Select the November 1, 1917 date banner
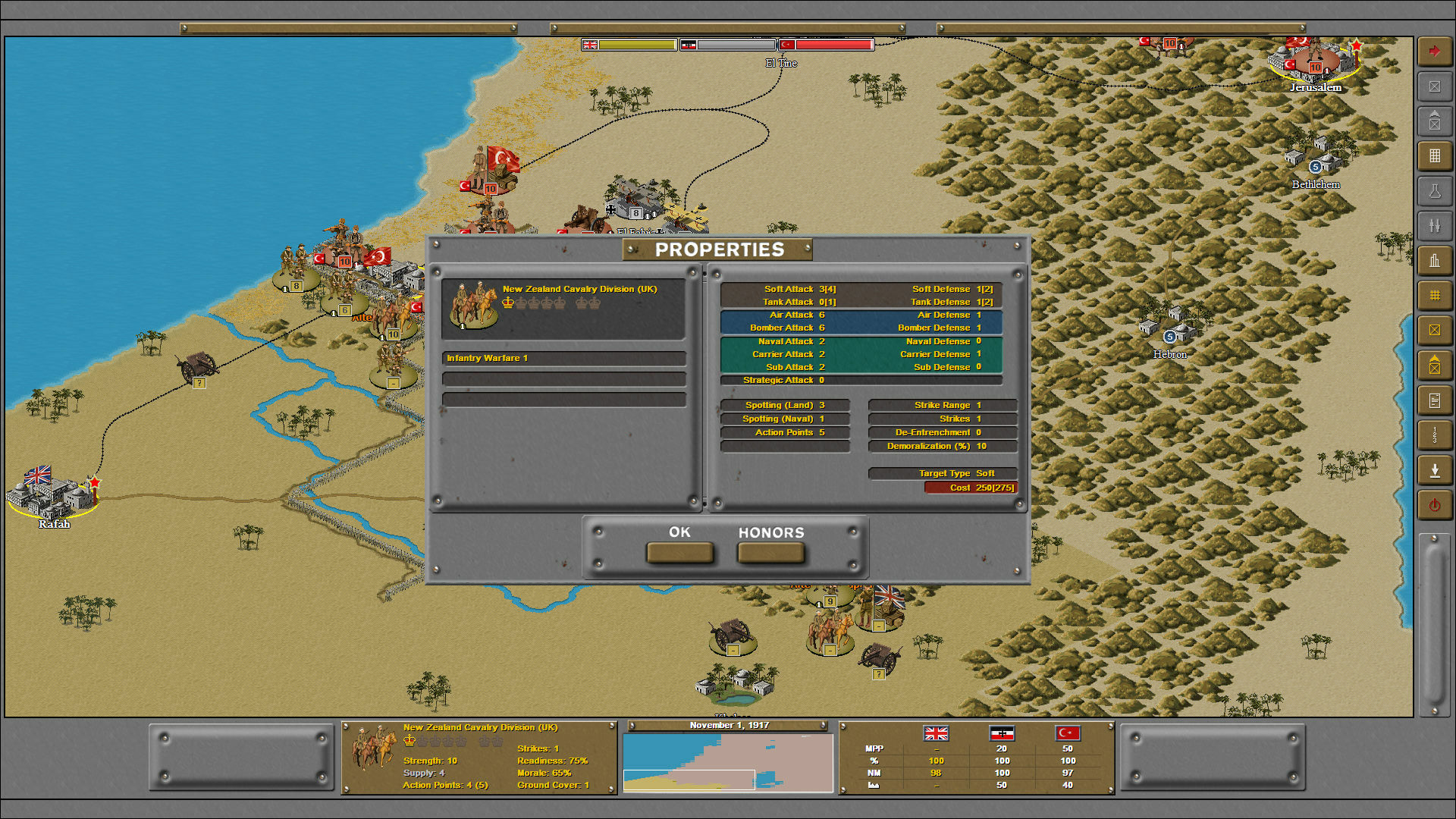Image resolution: width=1456 pixels, height=819 pixels. coord(728,725)
